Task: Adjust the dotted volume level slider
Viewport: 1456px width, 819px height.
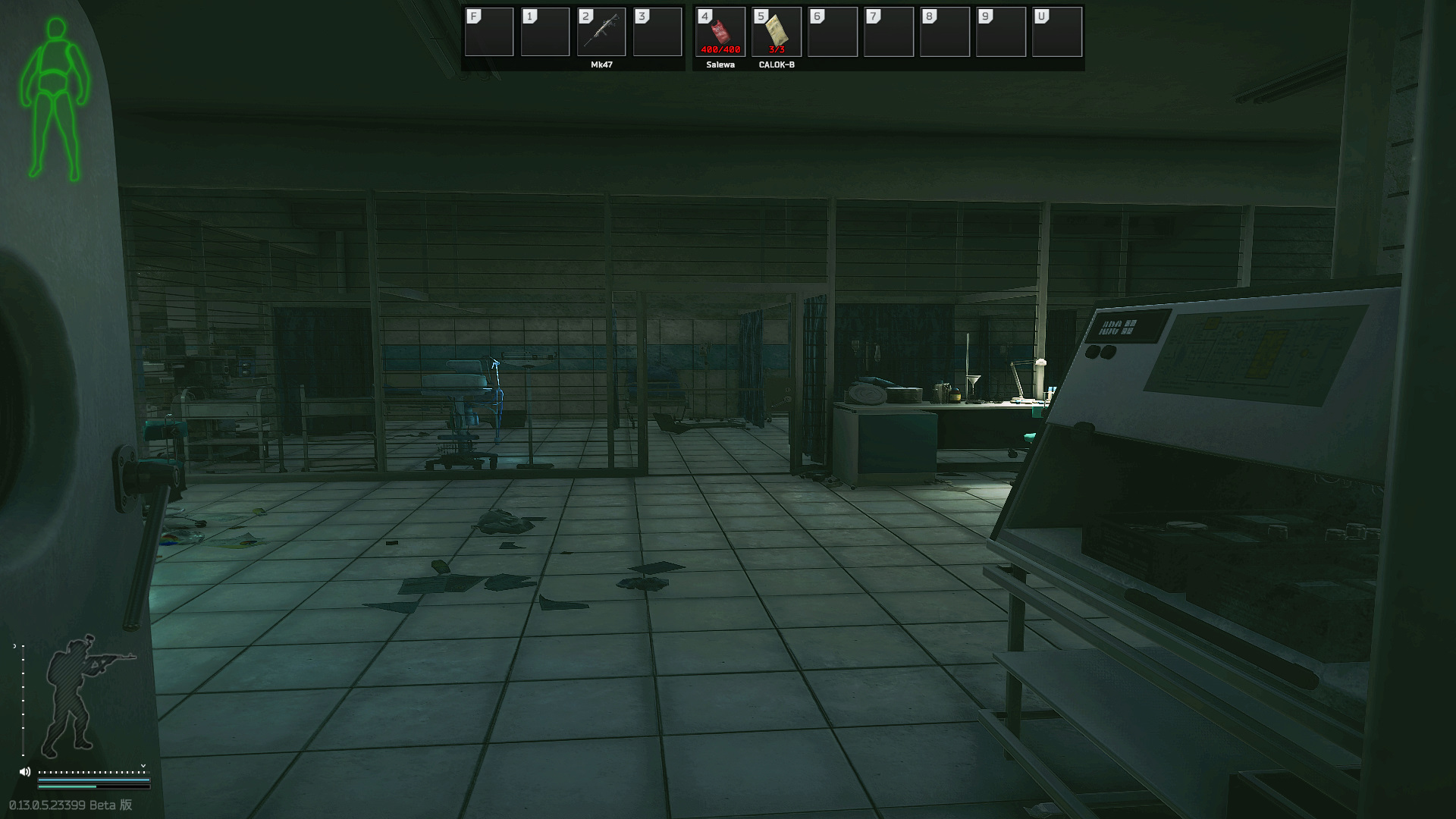Action: click(x=93, y=772)
